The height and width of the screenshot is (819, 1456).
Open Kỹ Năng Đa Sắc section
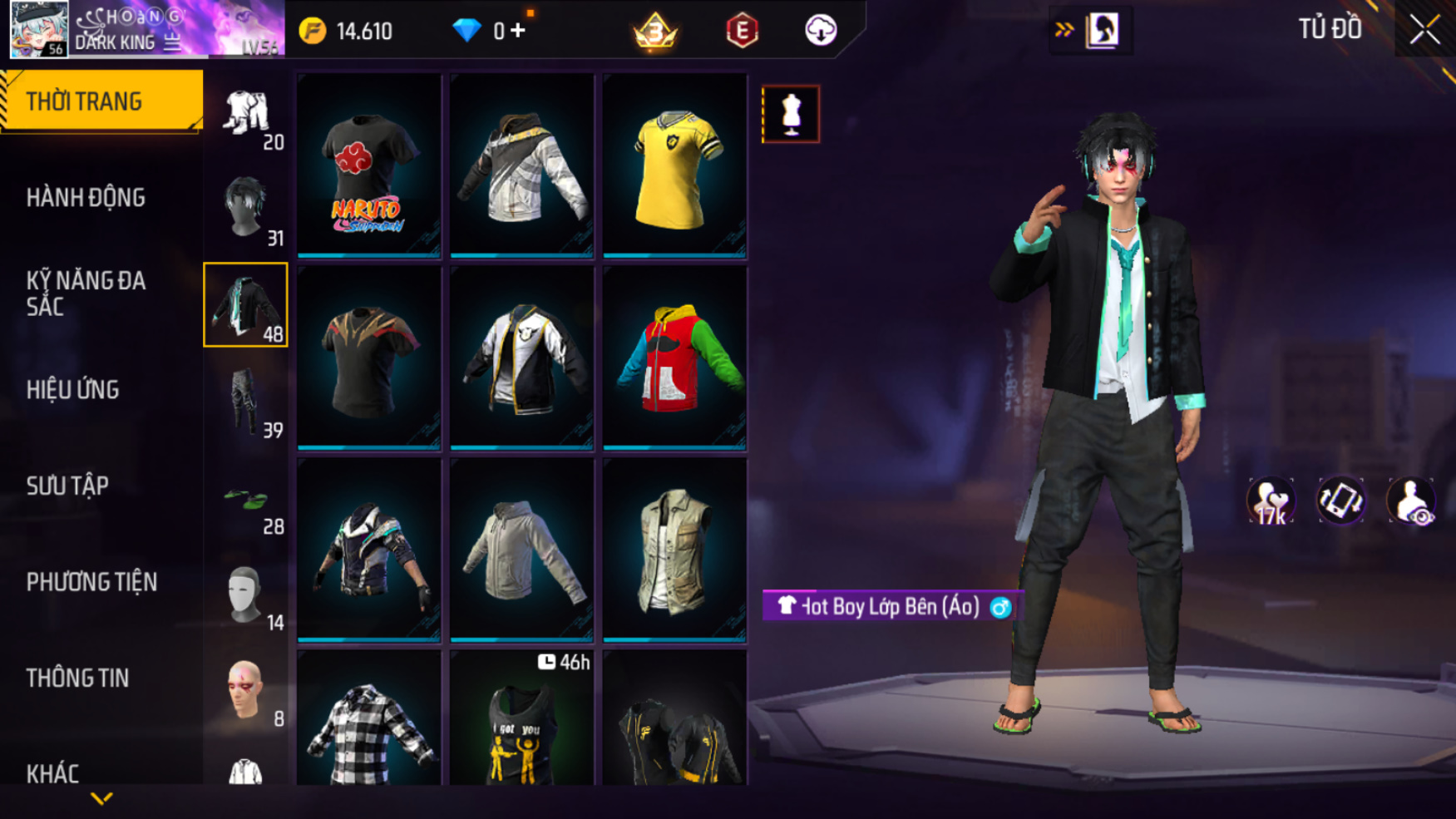click(x=86, y=294)
